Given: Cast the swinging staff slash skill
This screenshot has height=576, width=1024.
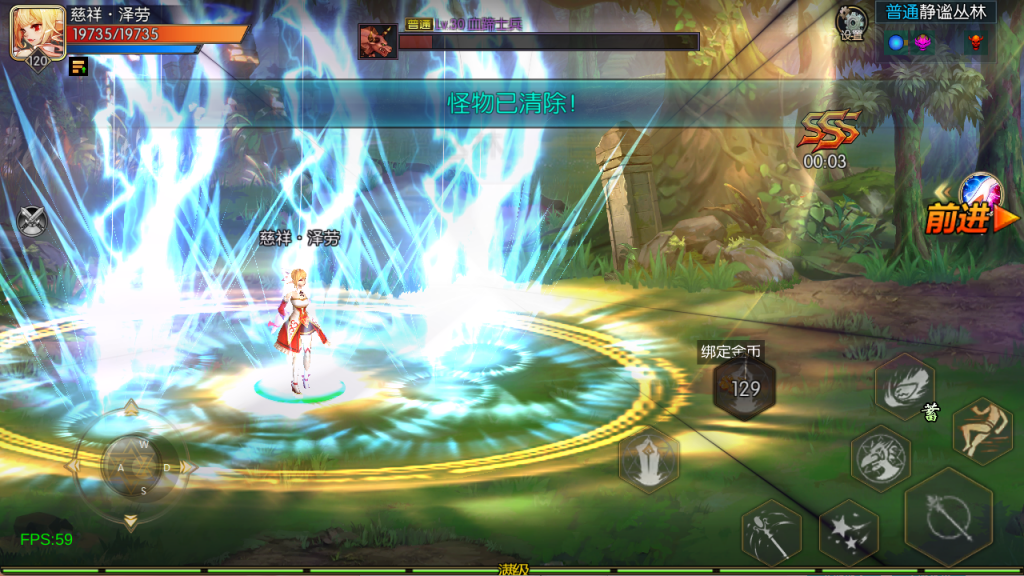Looking at the screenshot, I should click(x=771, y=532).
